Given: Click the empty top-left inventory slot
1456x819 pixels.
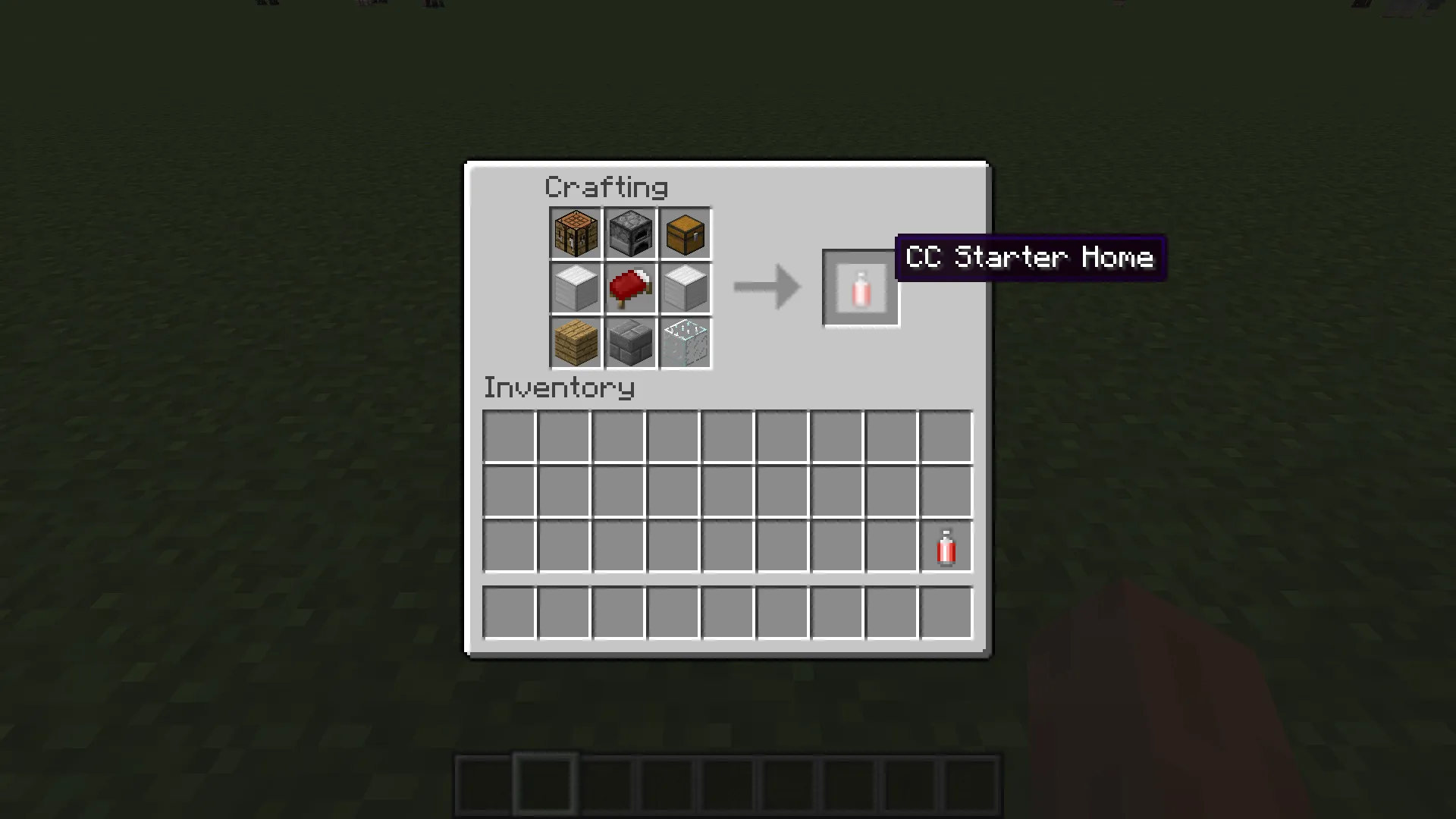Looking at the screenshot, I should click(x=509, y=435).
